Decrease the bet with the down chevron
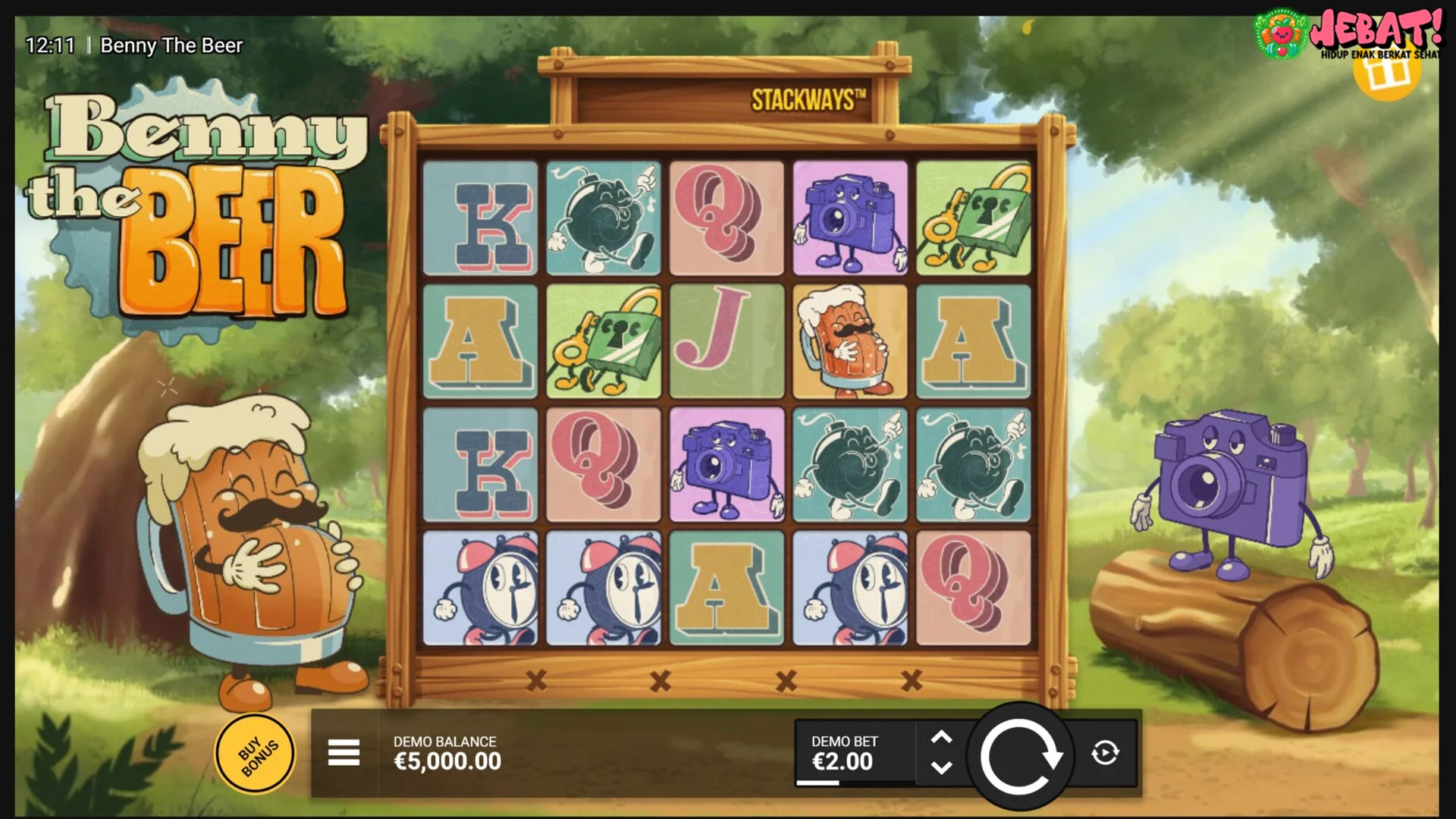The image size is (1456, 819). (943, 768)
